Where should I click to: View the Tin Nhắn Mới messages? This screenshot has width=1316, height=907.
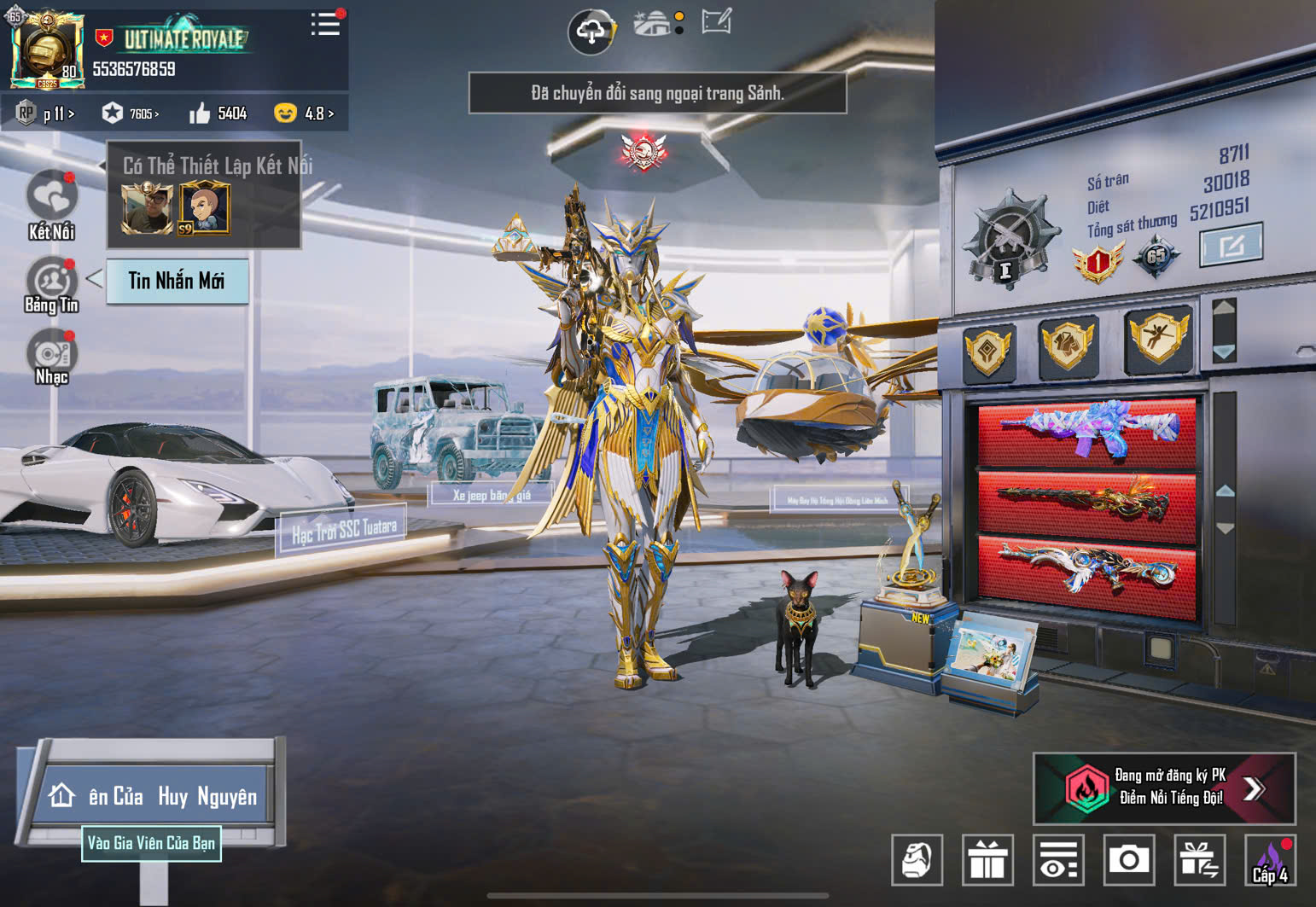pos(177,281)
